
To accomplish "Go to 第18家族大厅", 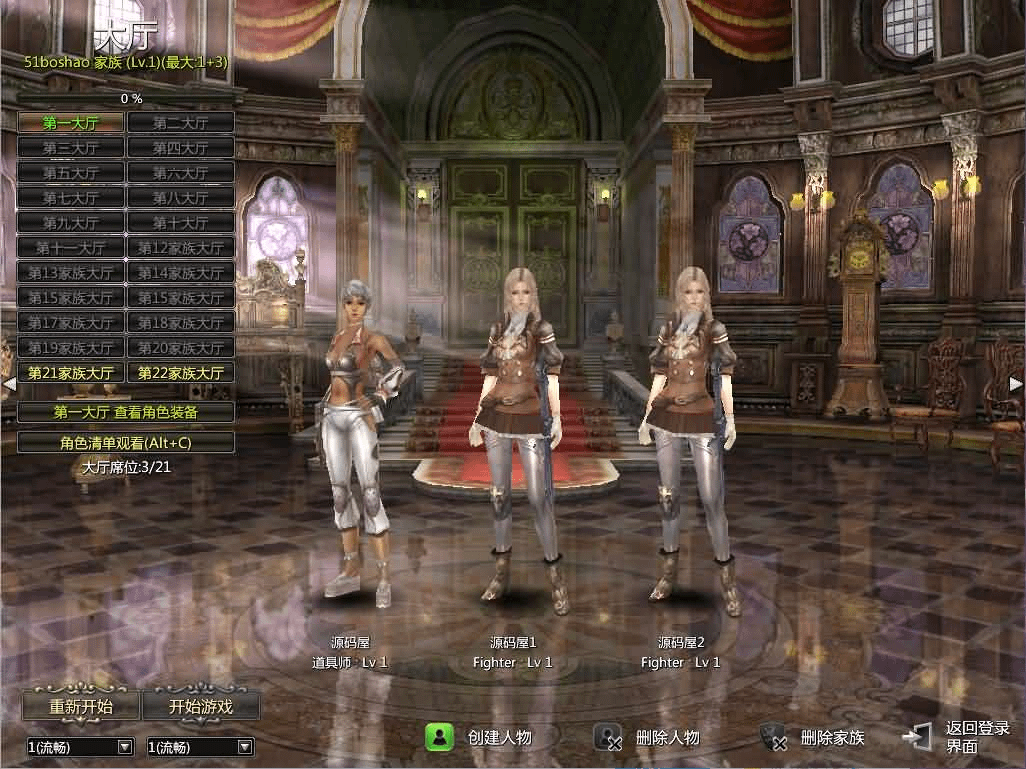I will coord(181,323).
